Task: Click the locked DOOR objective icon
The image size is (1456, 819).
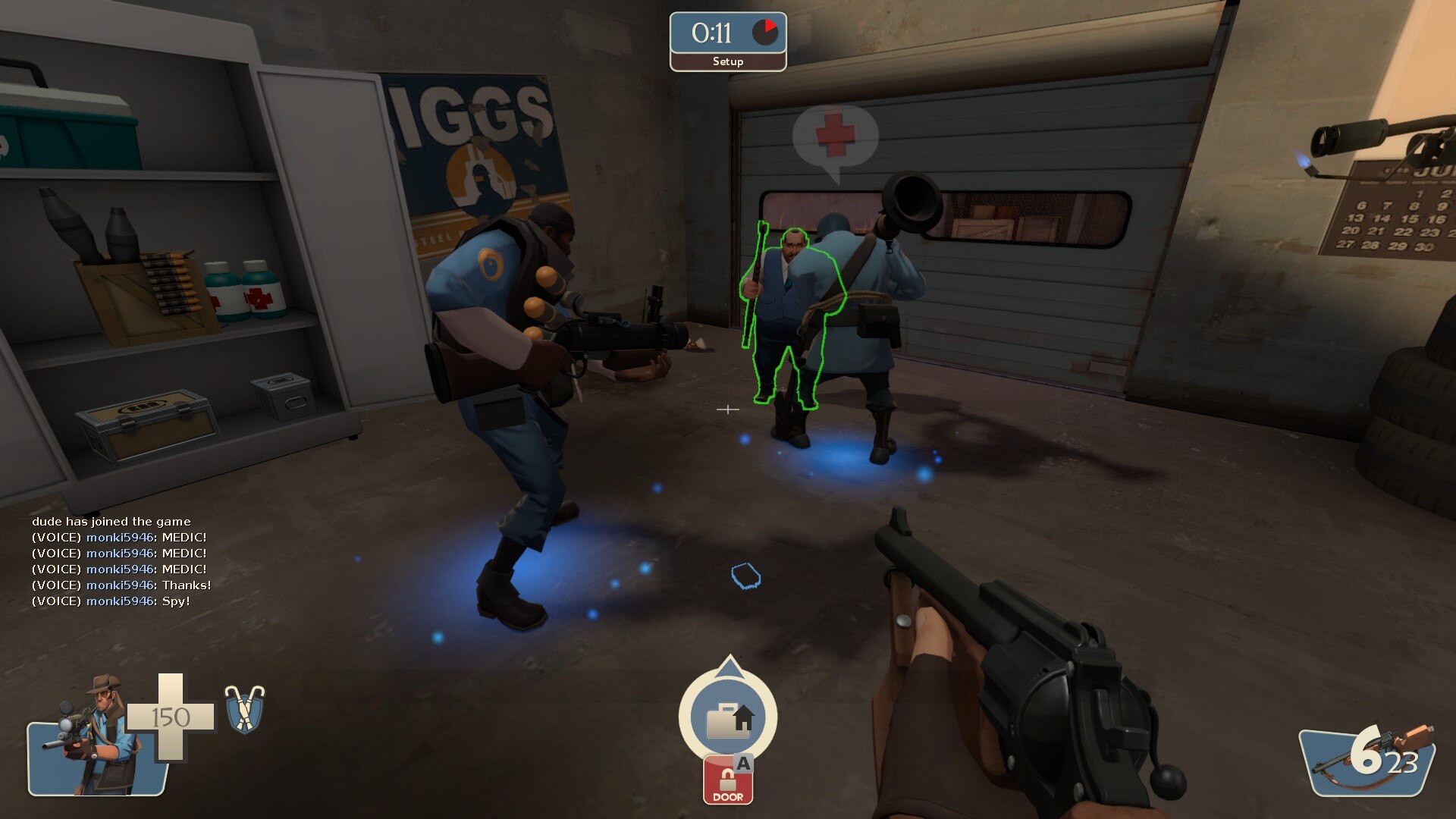Action: point(728,779)
